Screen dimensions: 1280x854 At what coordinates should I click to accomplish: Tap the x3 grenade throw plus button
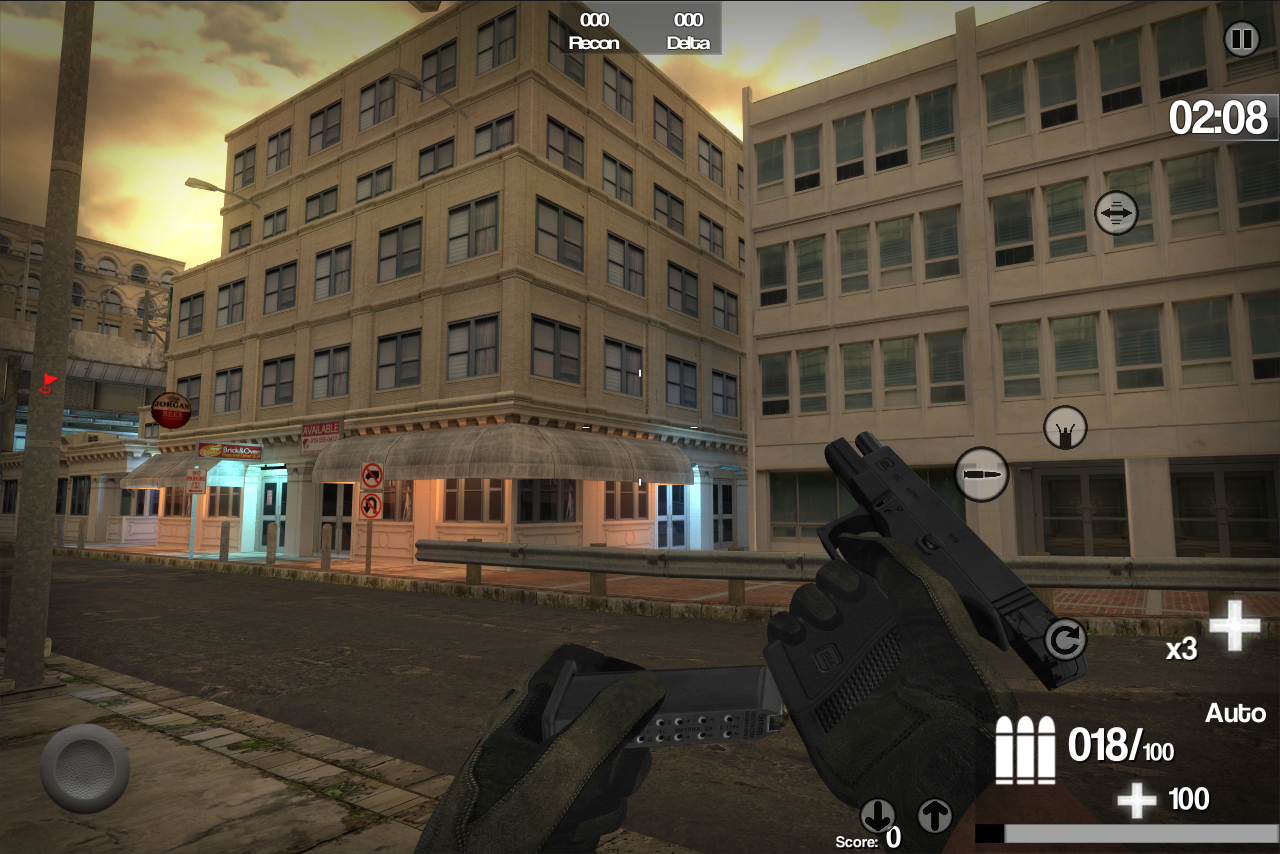[x=1234, y=626]
